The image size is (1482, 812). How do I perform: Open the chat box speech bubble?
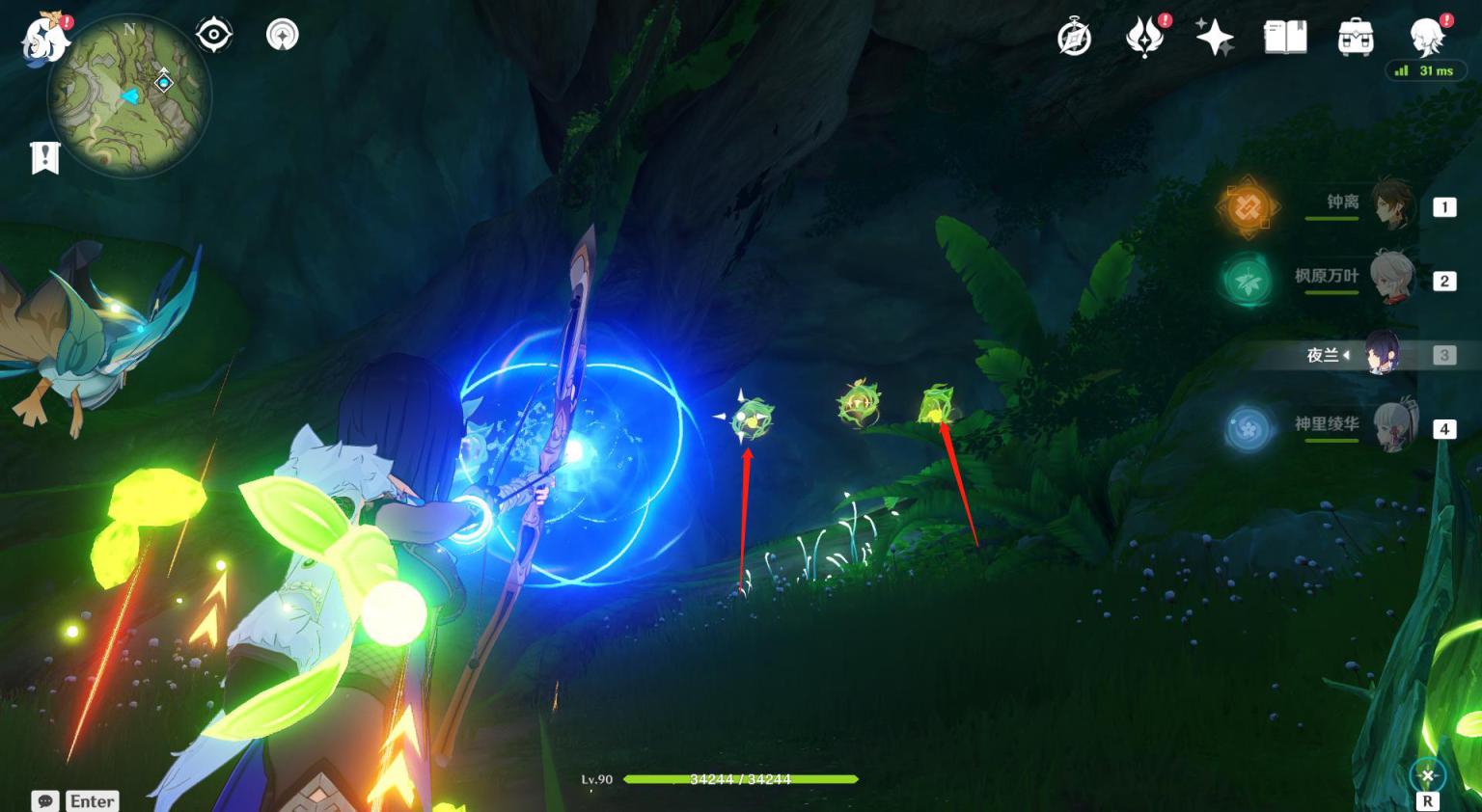pos(45,801)
